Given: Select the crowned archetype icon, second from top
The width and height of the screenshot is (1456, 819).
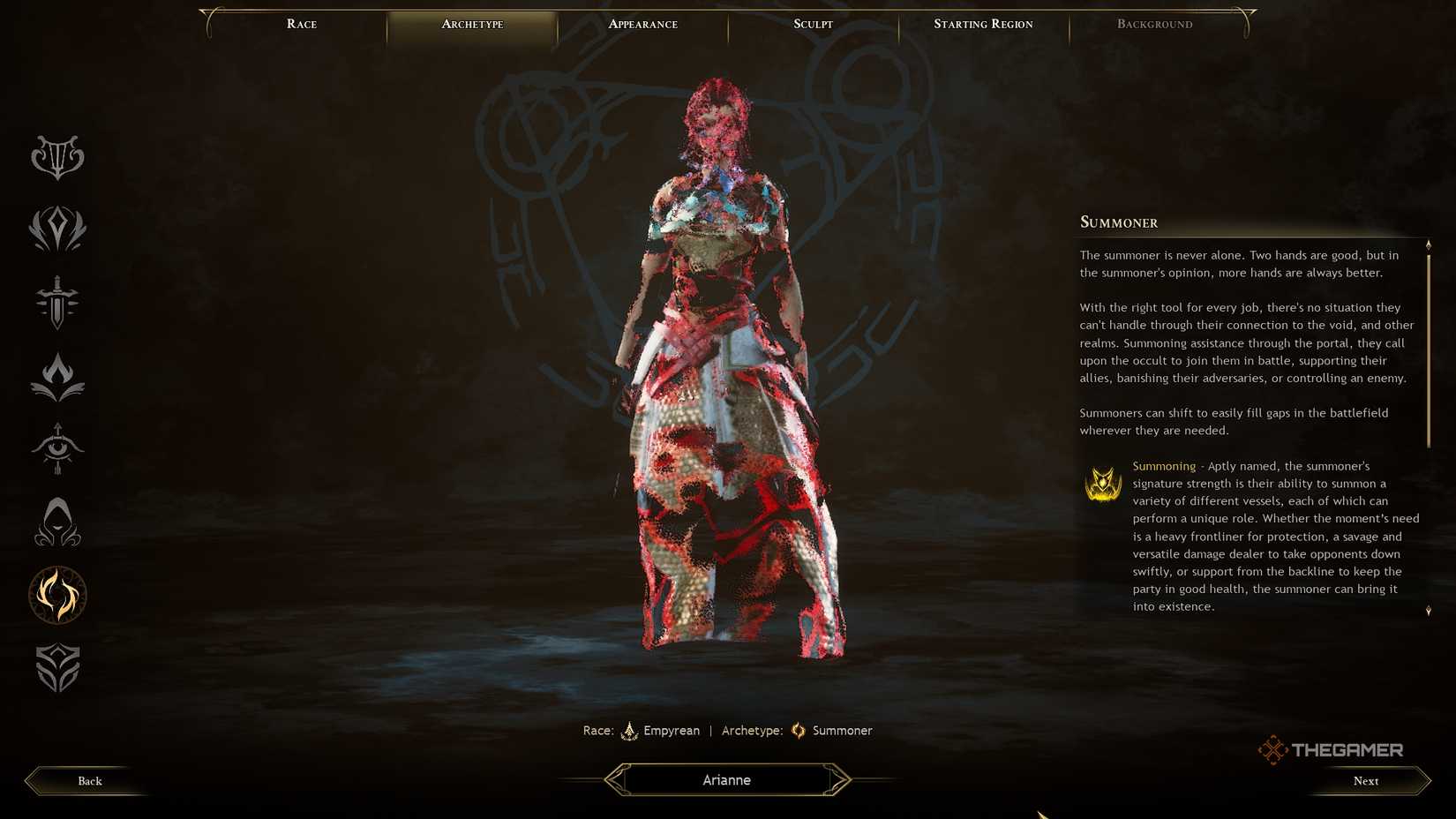Looking at the screenshot, I should click(57, 229).
